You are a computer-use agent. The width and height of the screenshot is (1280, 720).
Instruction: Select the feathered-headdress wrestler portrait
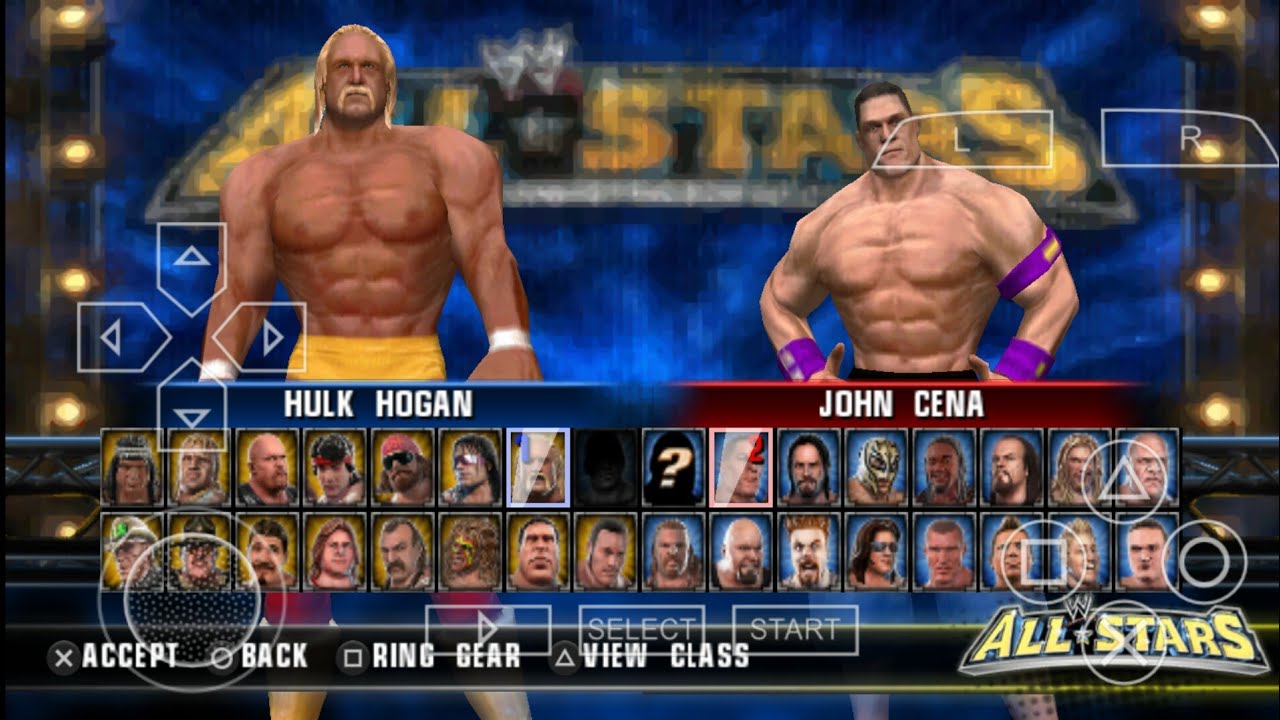point(133,467)
